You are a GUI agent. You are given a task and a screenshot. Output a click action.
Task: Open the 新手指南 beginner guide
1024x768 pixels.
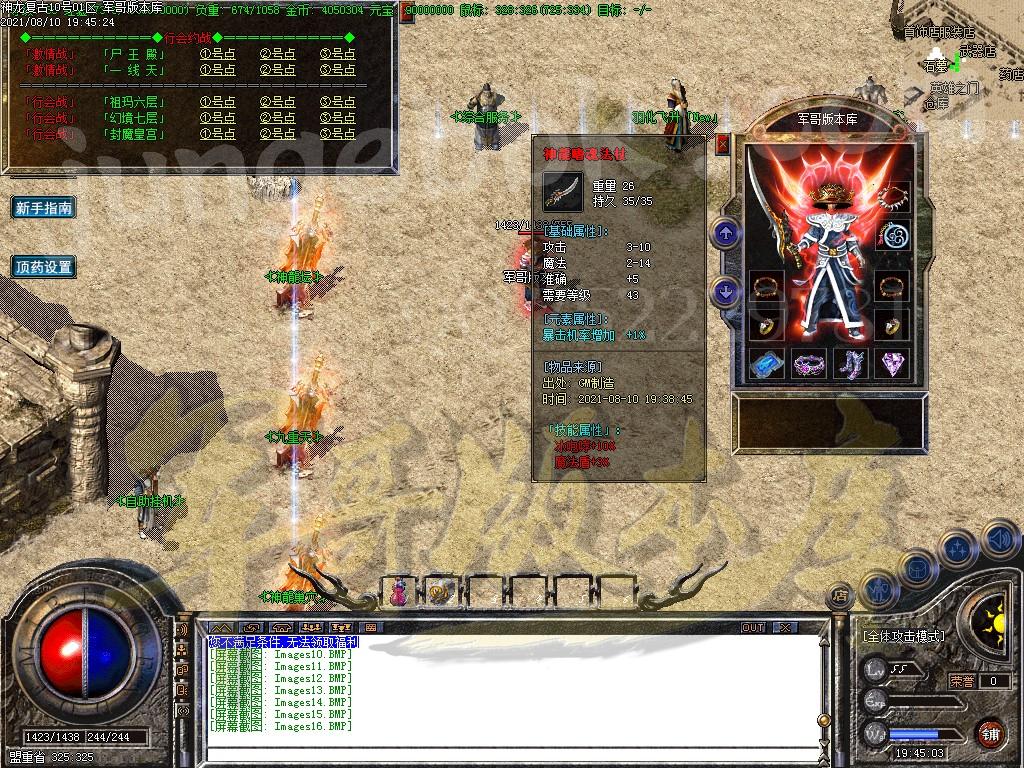click(x=44, y=208)
